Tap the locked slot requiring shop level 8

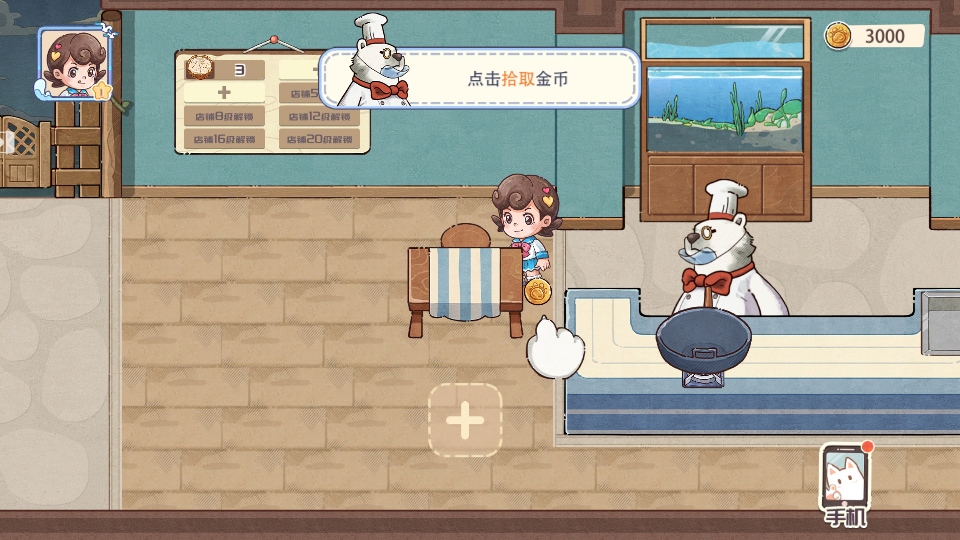[224, 116]
